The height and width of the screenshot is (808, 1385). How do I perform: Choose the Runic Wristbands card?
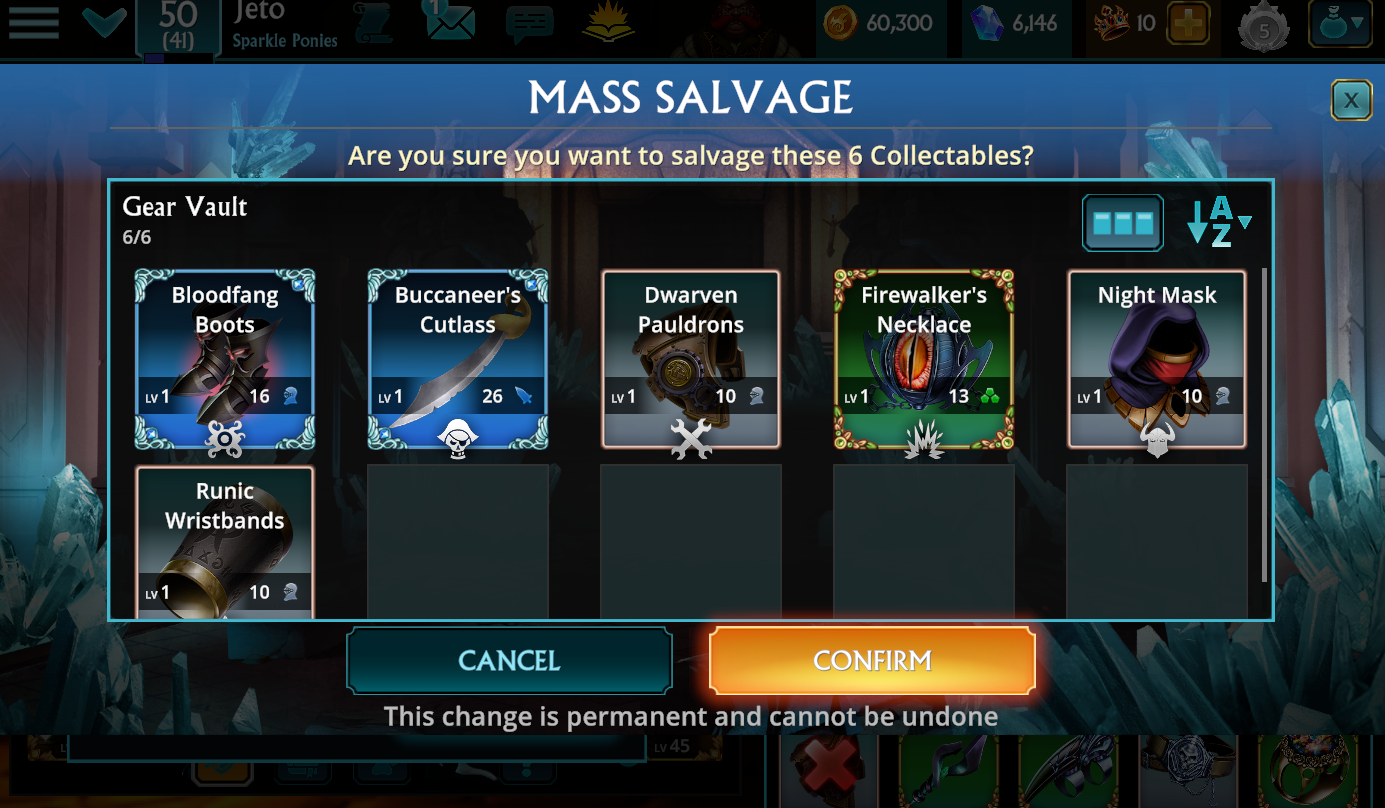point(225,543)
